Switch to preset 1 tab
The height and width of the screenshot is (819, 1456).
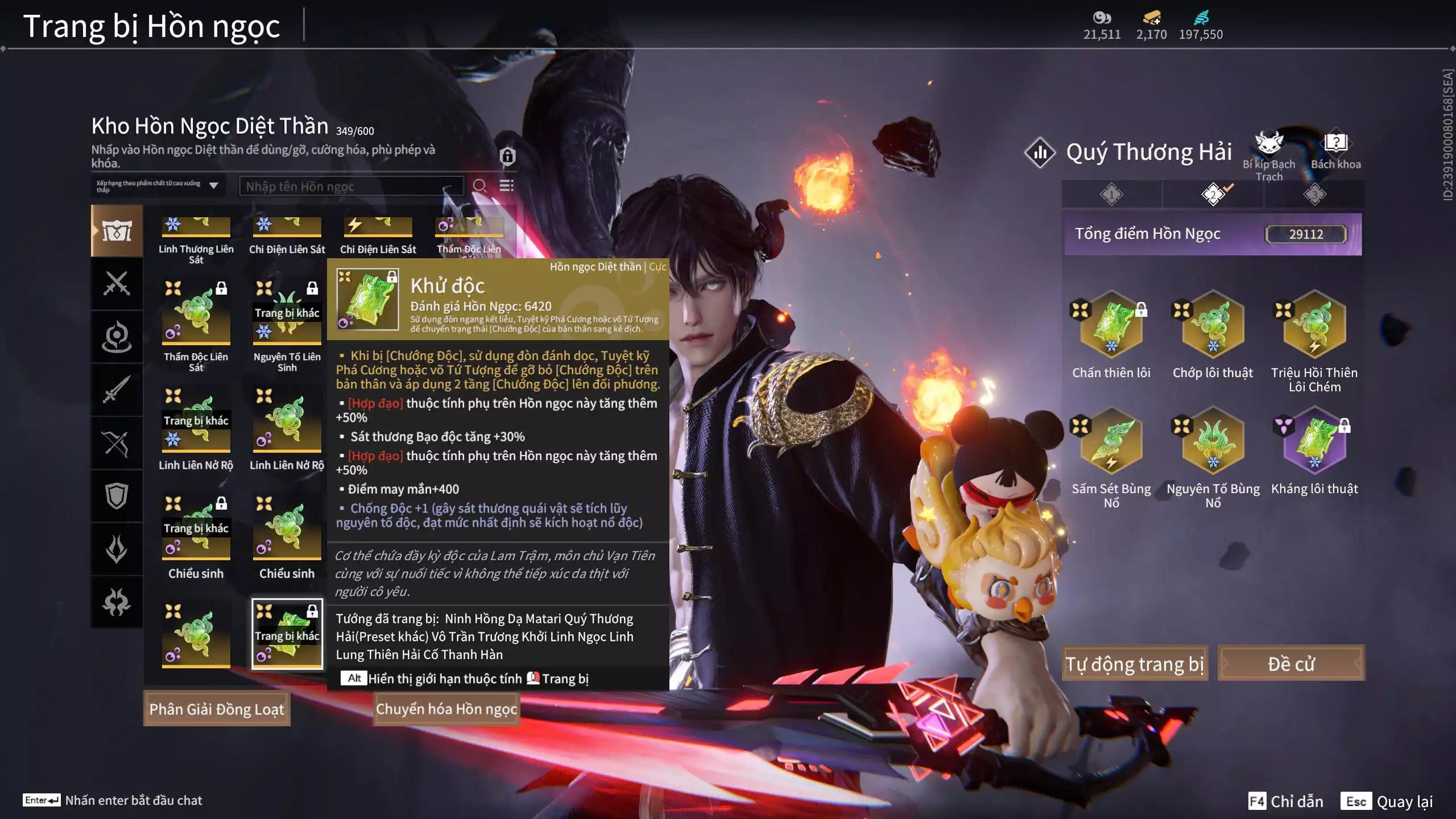(1111, 195)
